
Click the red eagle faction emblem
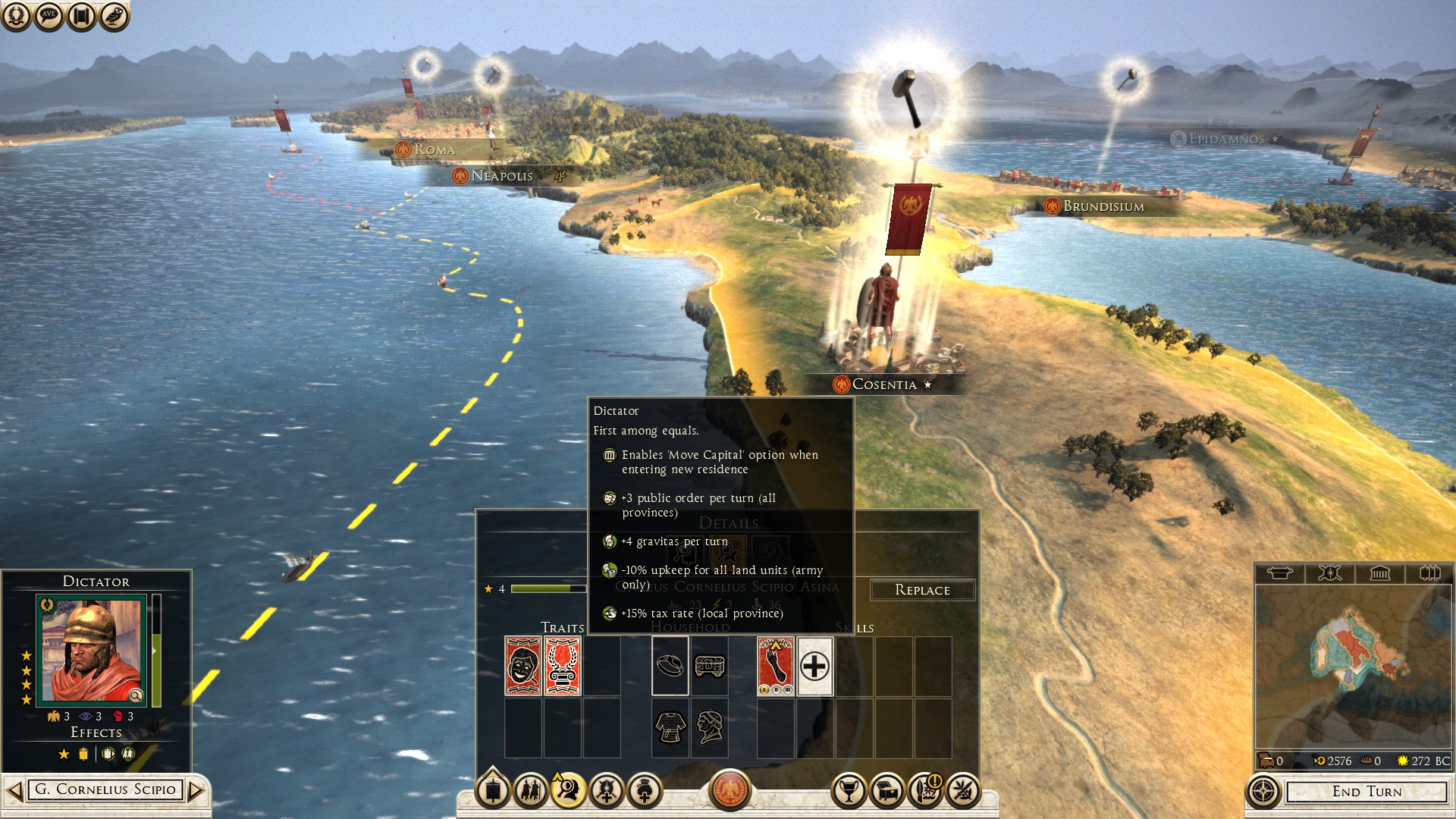point(730,789)
